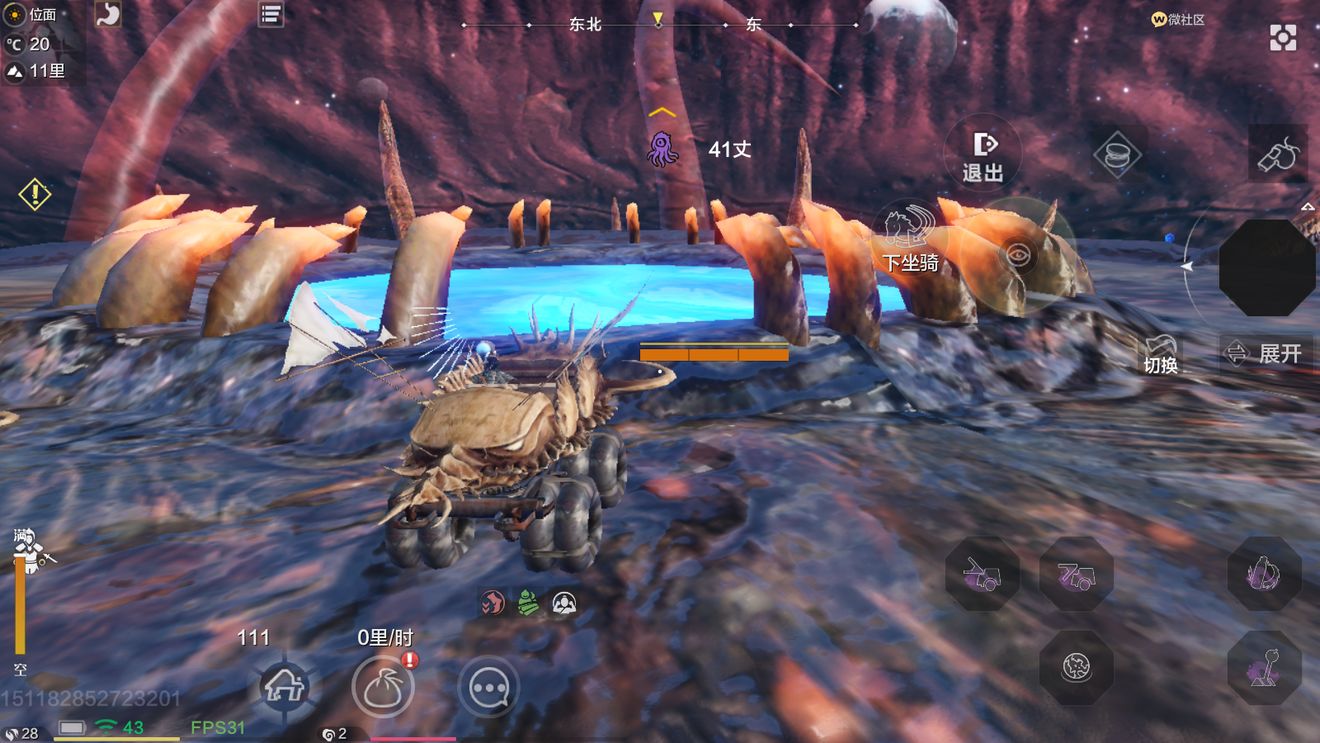1320x743 pixels.
Task: Open the list menu icon
Action: pyautogui.click(x=271, y=14)
